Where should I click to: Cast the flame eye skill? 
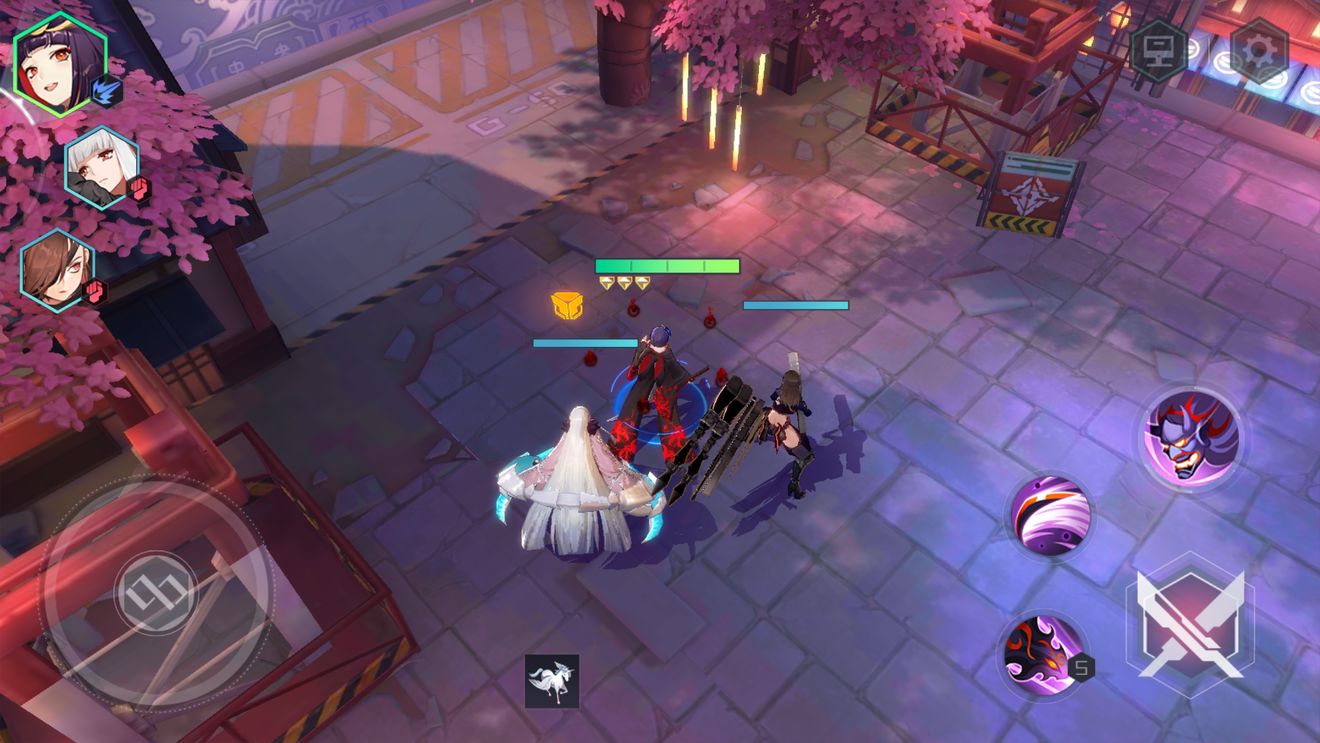pyautogui.click(x=1042, y=653)
